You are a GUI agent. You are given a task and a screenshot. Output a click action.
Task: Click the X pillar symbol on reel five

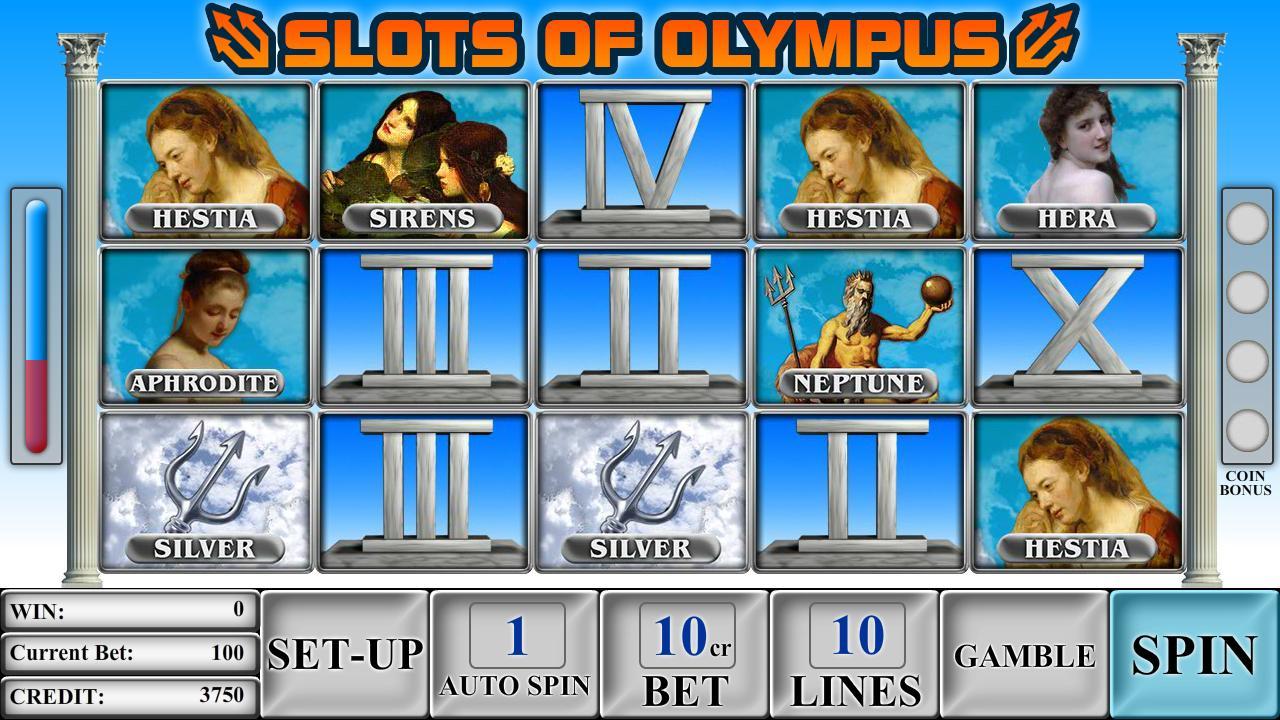pos(1081,320)
